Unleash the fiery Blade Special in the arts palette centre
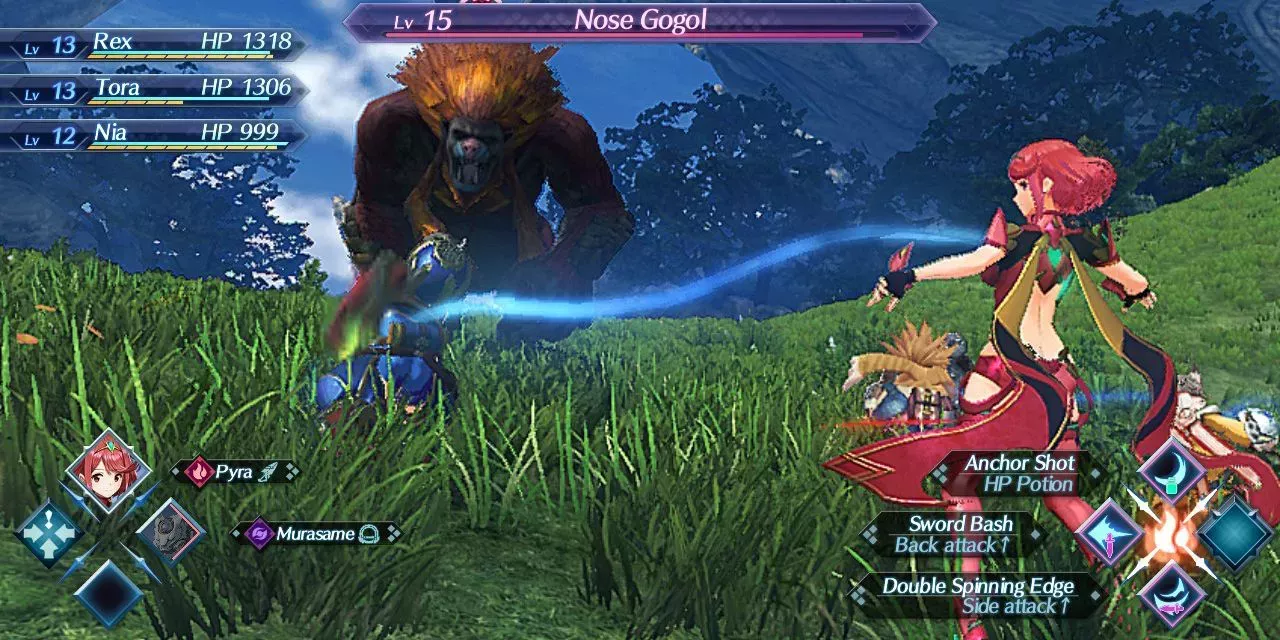Image resolution: width=1280 pixels, height=640 pixels. tap(1170, 533)
